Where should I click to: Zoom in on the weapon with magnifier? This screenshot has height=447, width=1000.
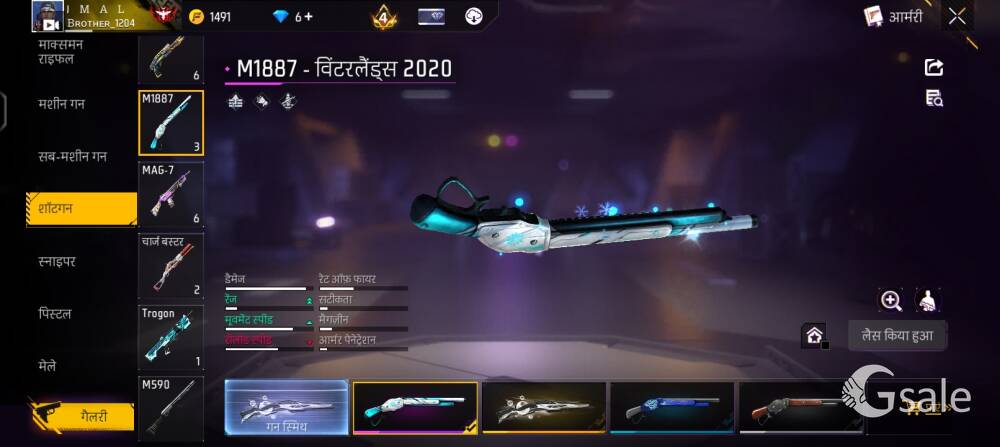[890, 300]
